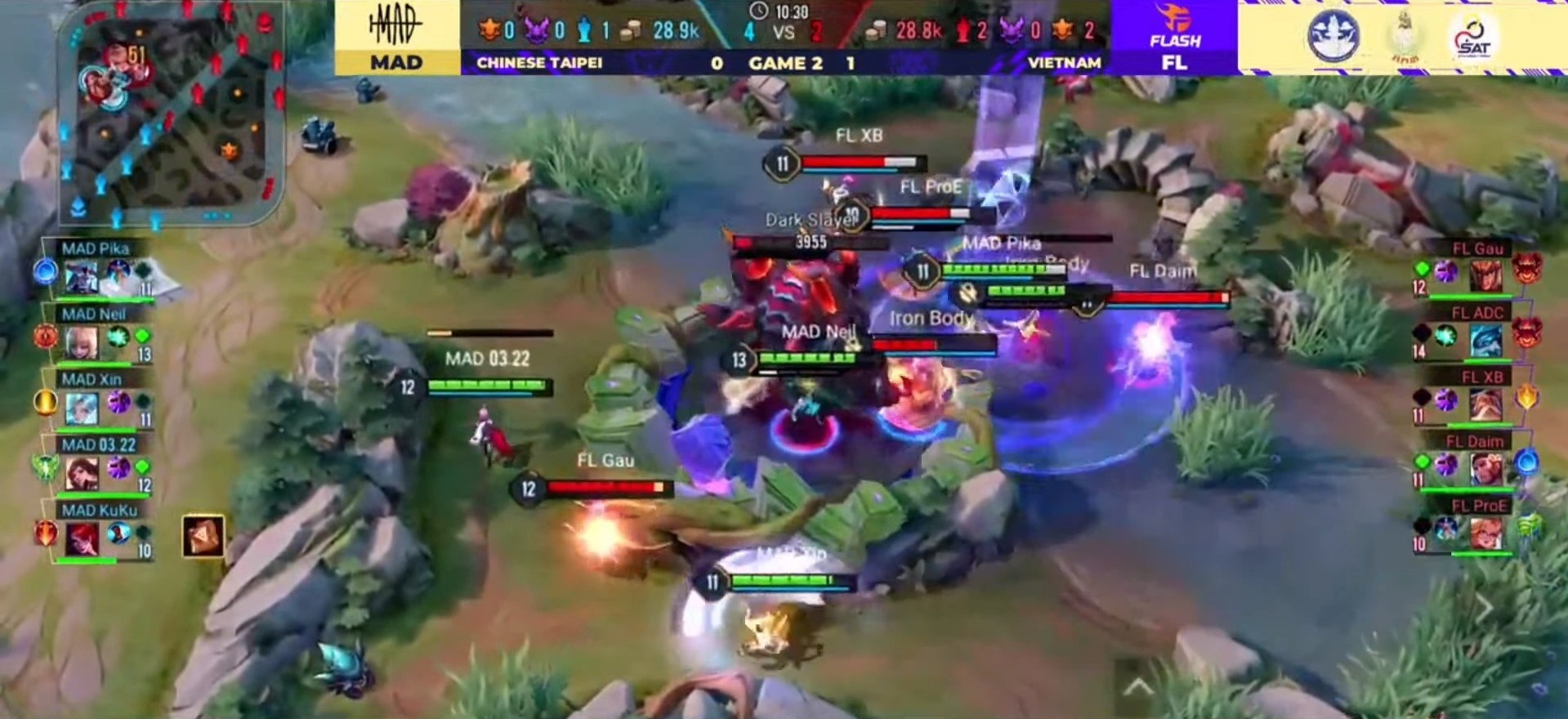This screenshot has width=1568, height=719.
Task: Select MAD Pika's blue skill icon
Action: tap(47, 271)
